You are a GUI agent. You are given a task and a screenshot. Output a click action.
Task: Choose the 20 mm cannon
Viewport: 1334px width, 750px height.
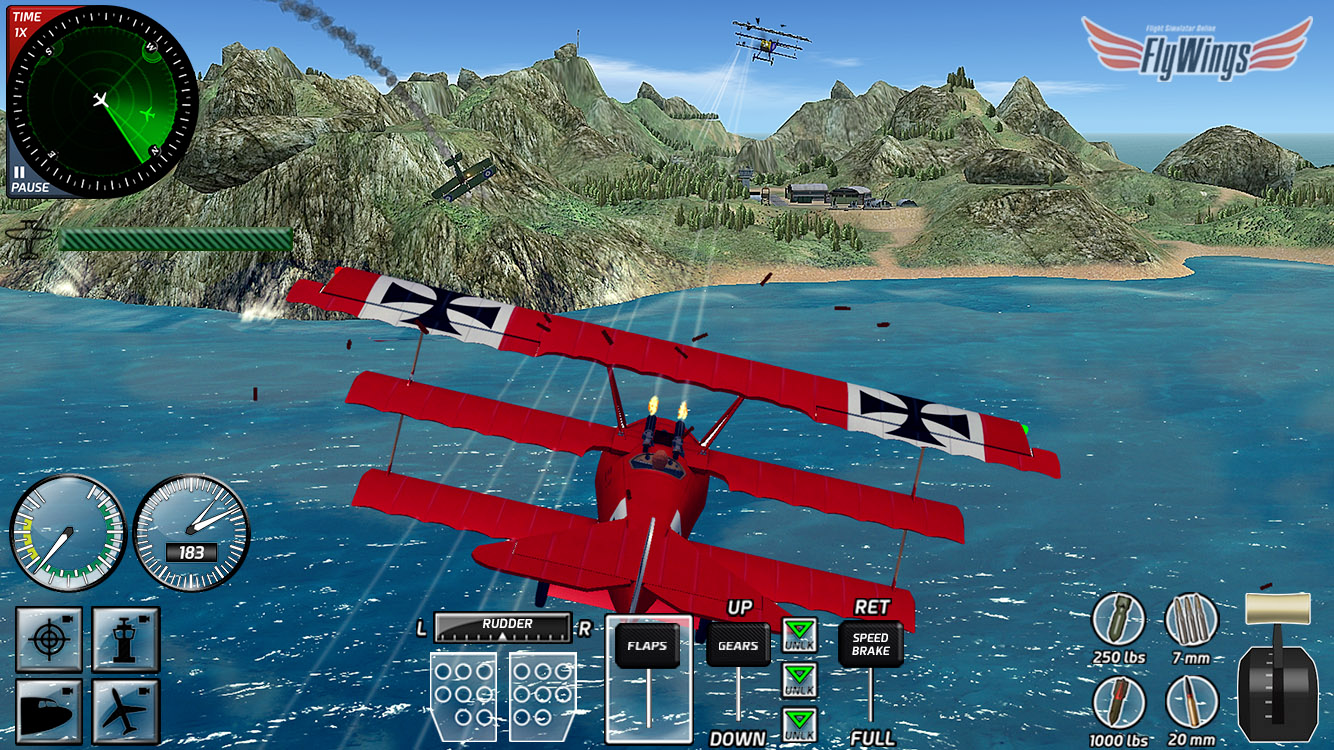(x=1192, y=702)
